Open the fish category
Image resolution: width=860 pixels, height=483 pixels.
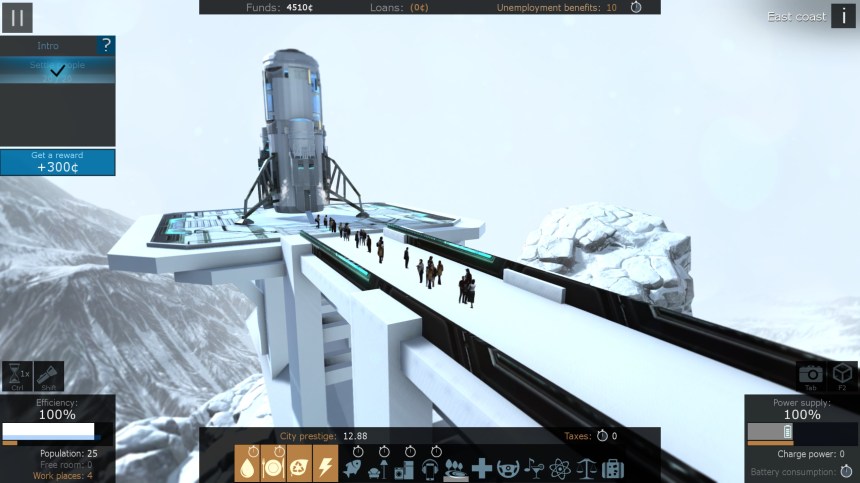pyautogui.click(x=352, y=468)
